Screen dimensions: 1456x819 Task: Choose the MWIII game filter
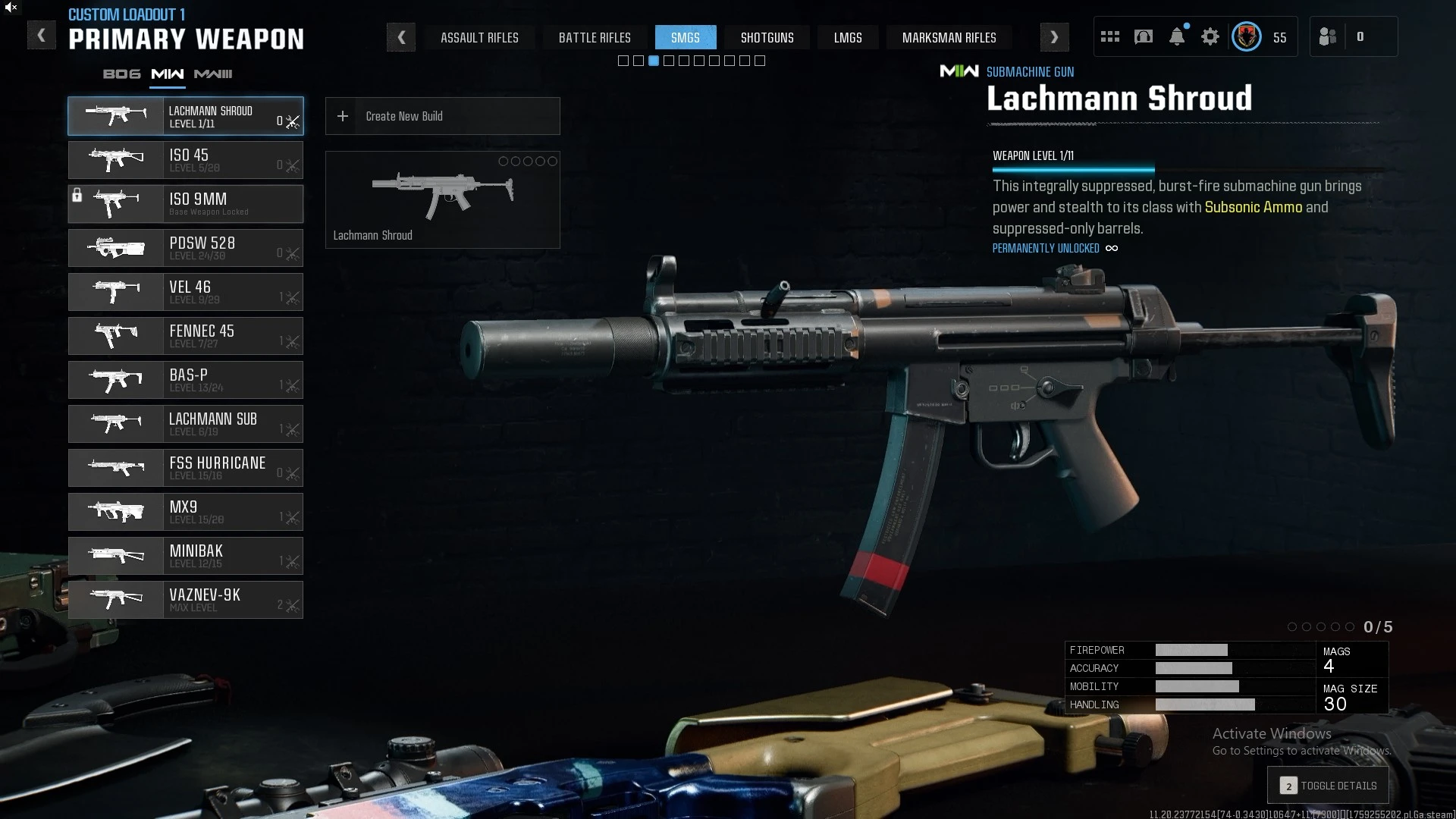(213, 74)
